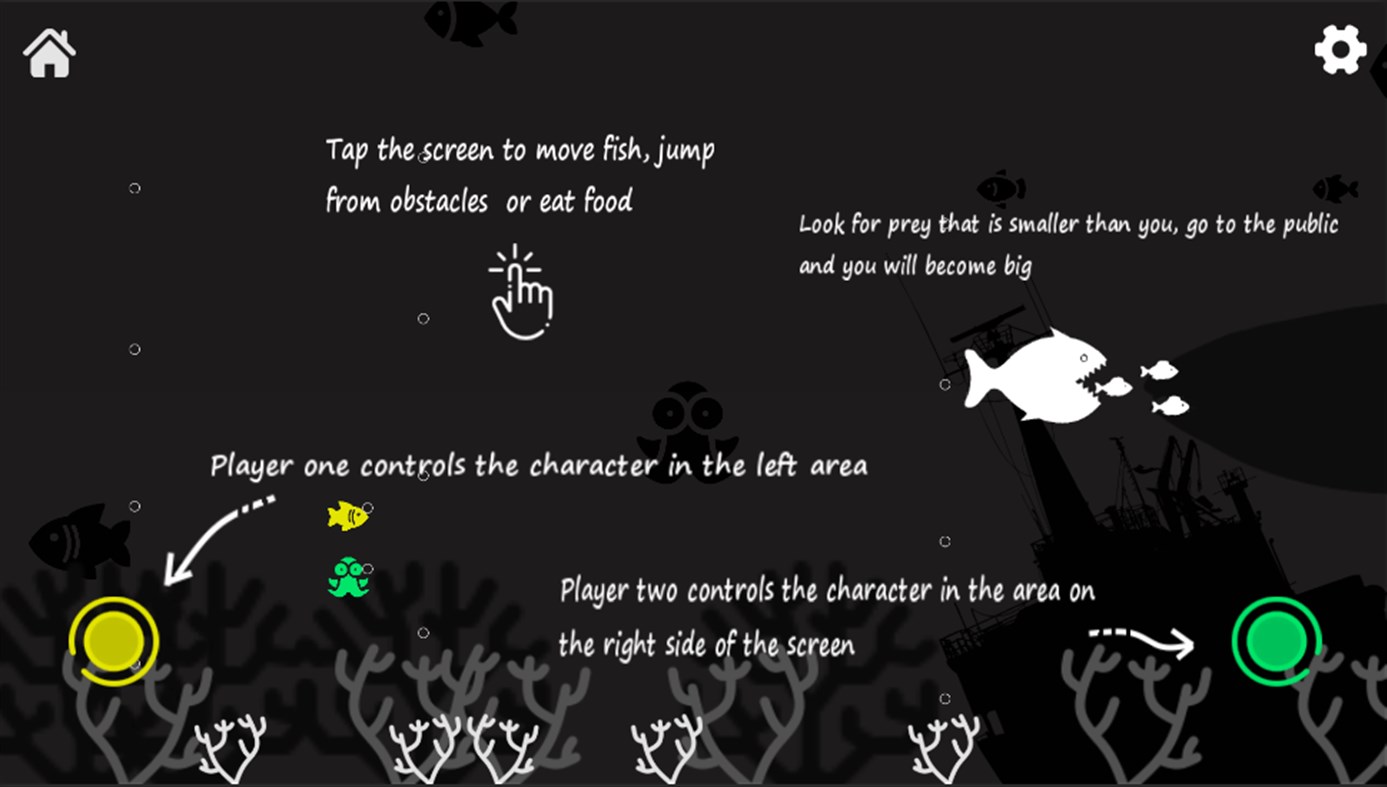The image size is (1387, 787).
Task: Select the green turtle character
Action: pos(349,577)
